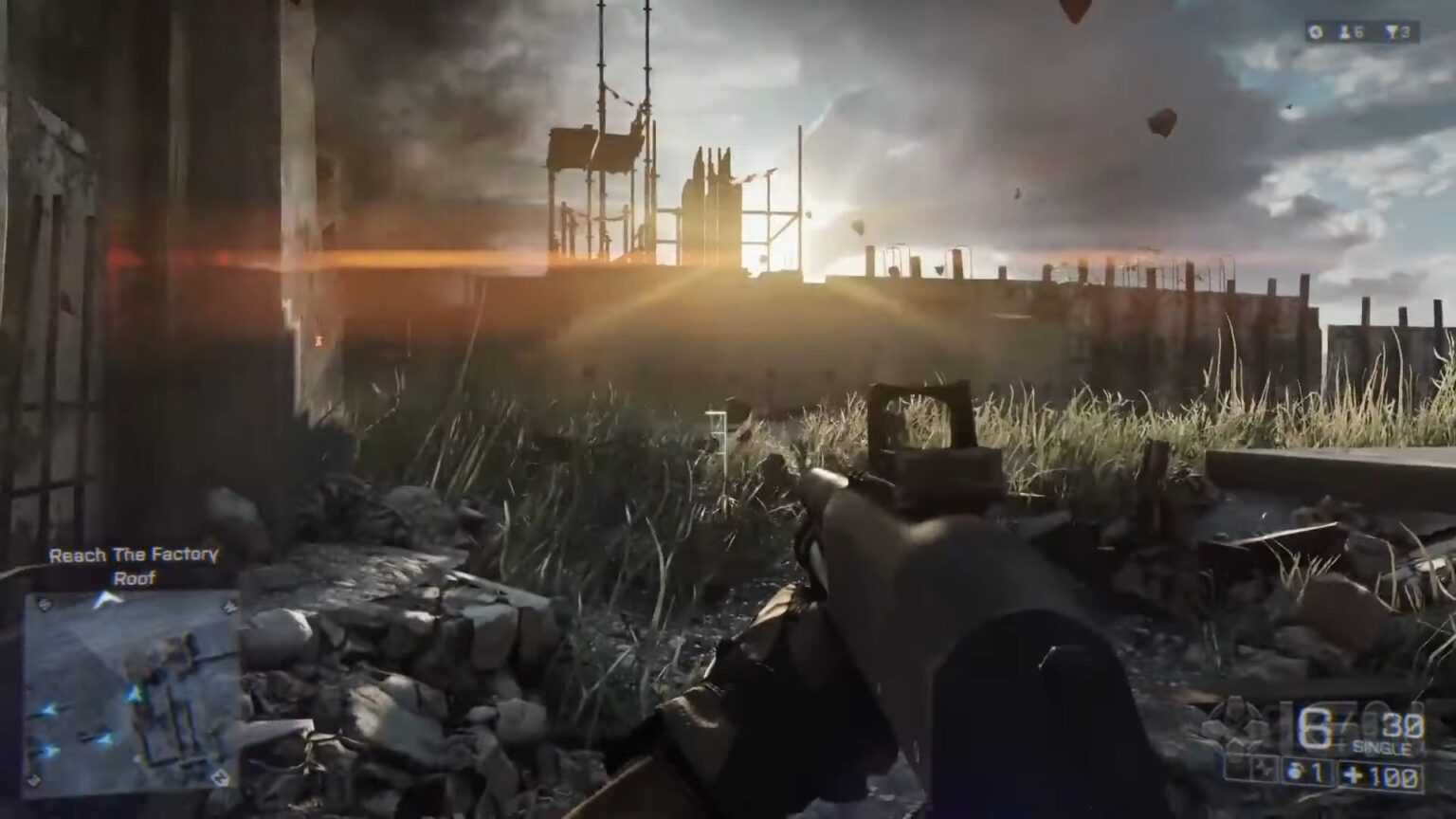Toggle the green squad marker on the minimap

pyautogui.click(x=133, y=693)
